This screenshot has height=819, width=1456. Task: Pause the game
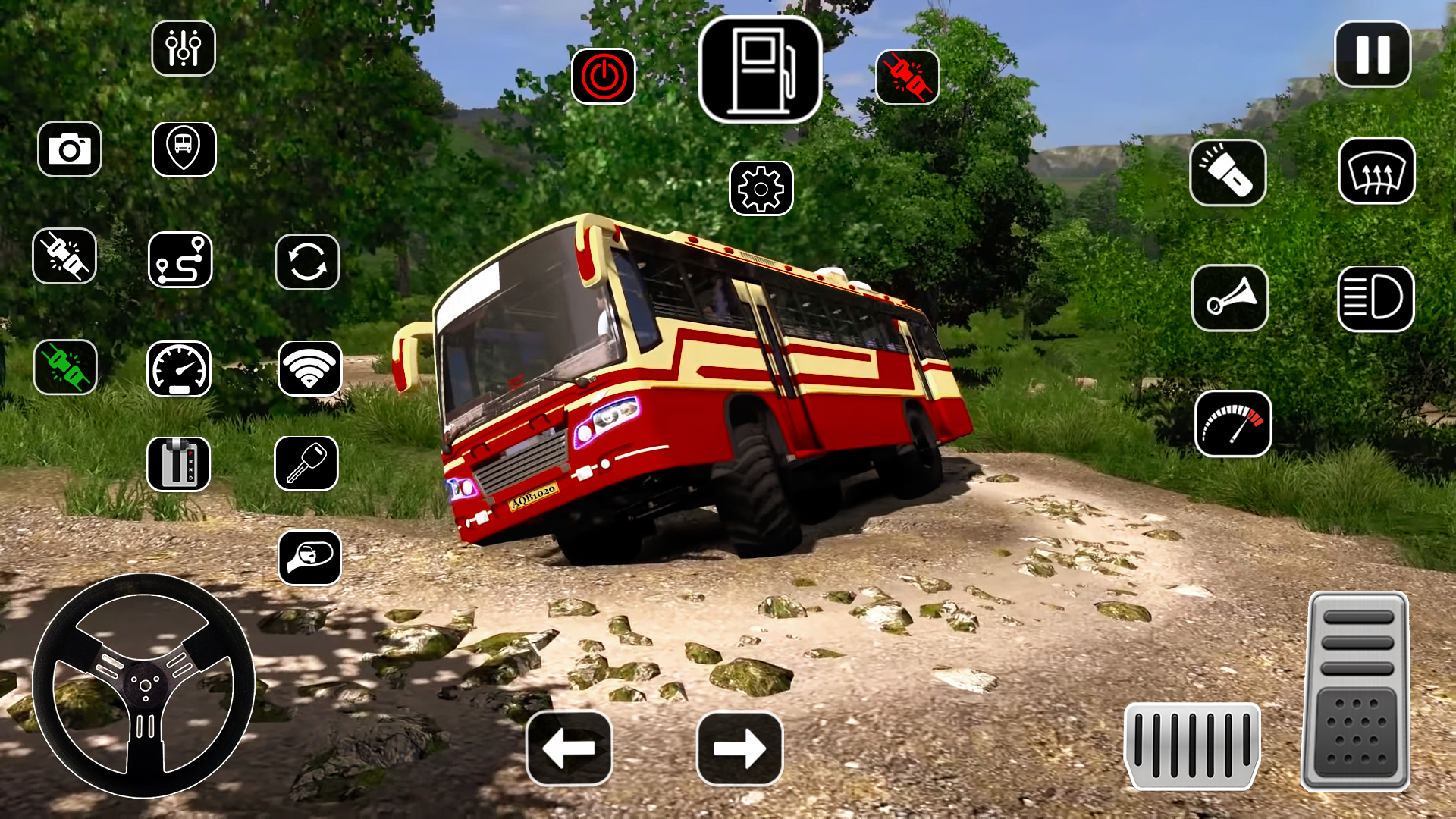1373,55
